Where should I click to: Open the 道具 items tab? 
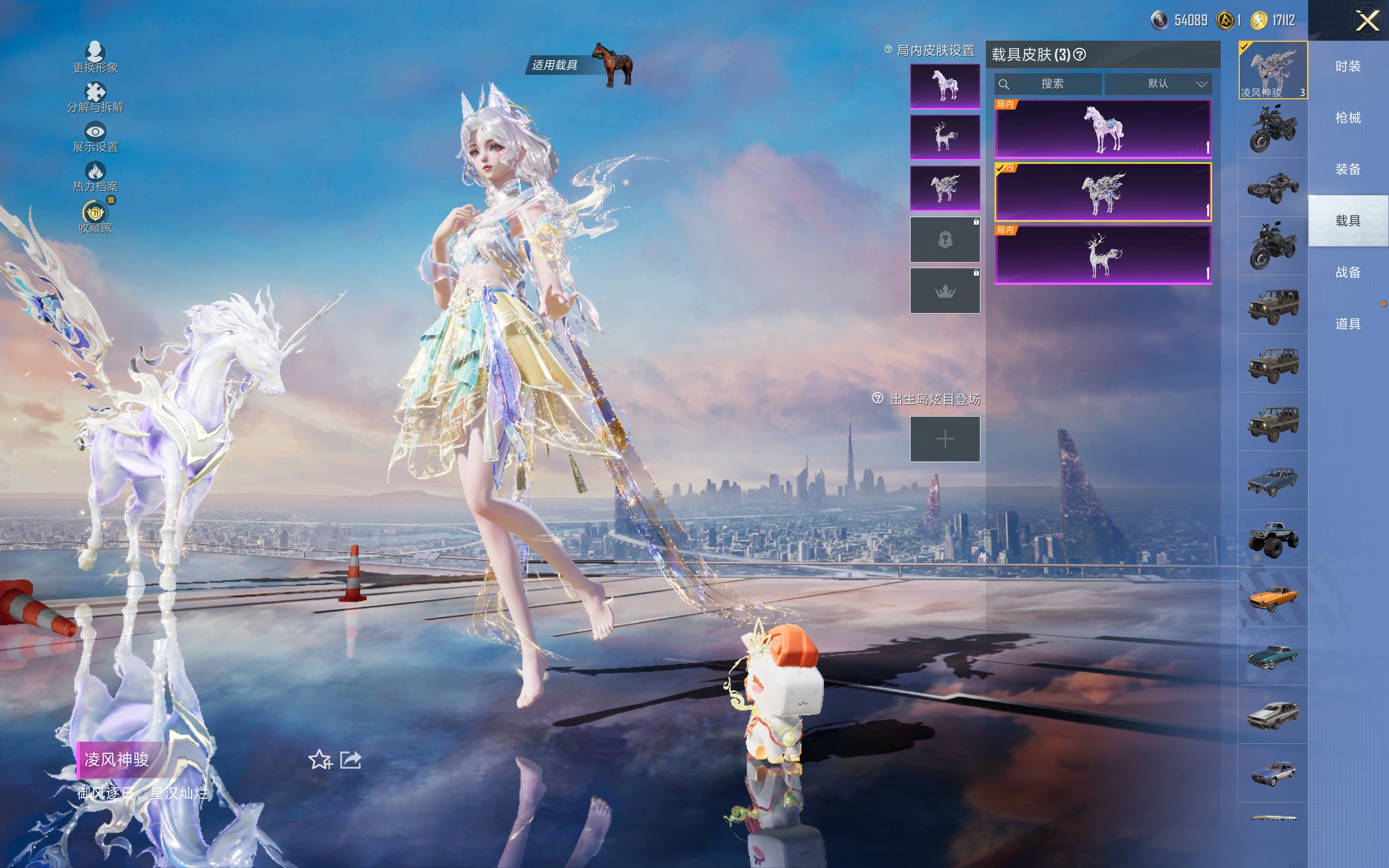coord(1348,324)
